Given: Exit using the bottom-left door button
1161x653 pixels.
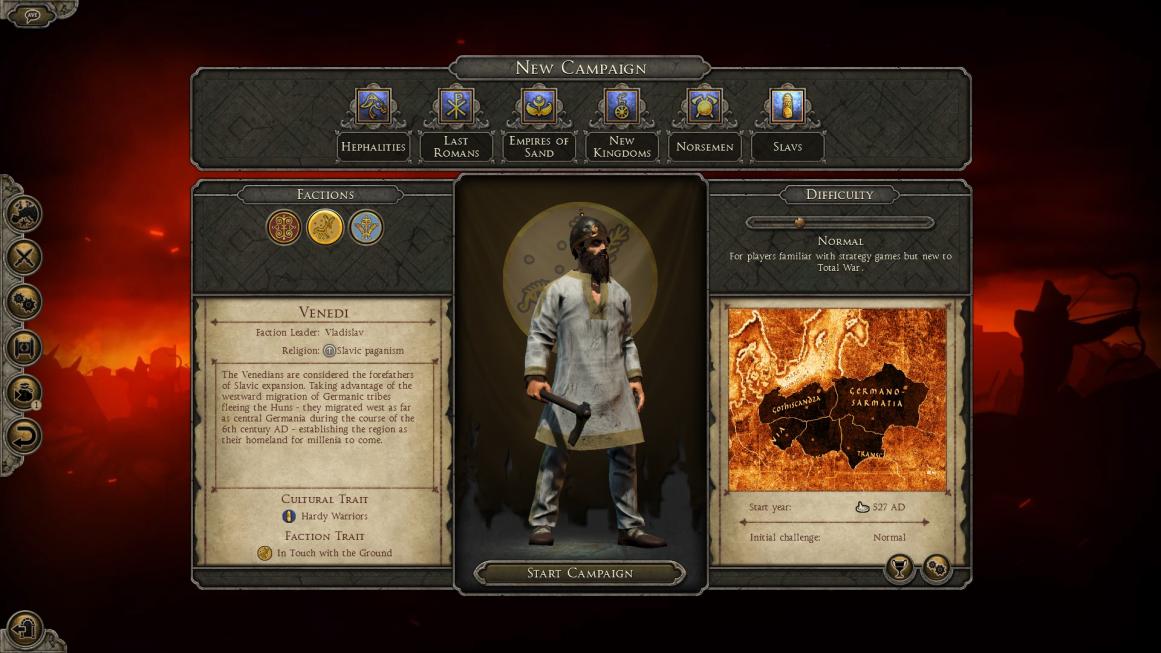Looking at the screenshot, I should pyautogui.click(x=24, y=628).
